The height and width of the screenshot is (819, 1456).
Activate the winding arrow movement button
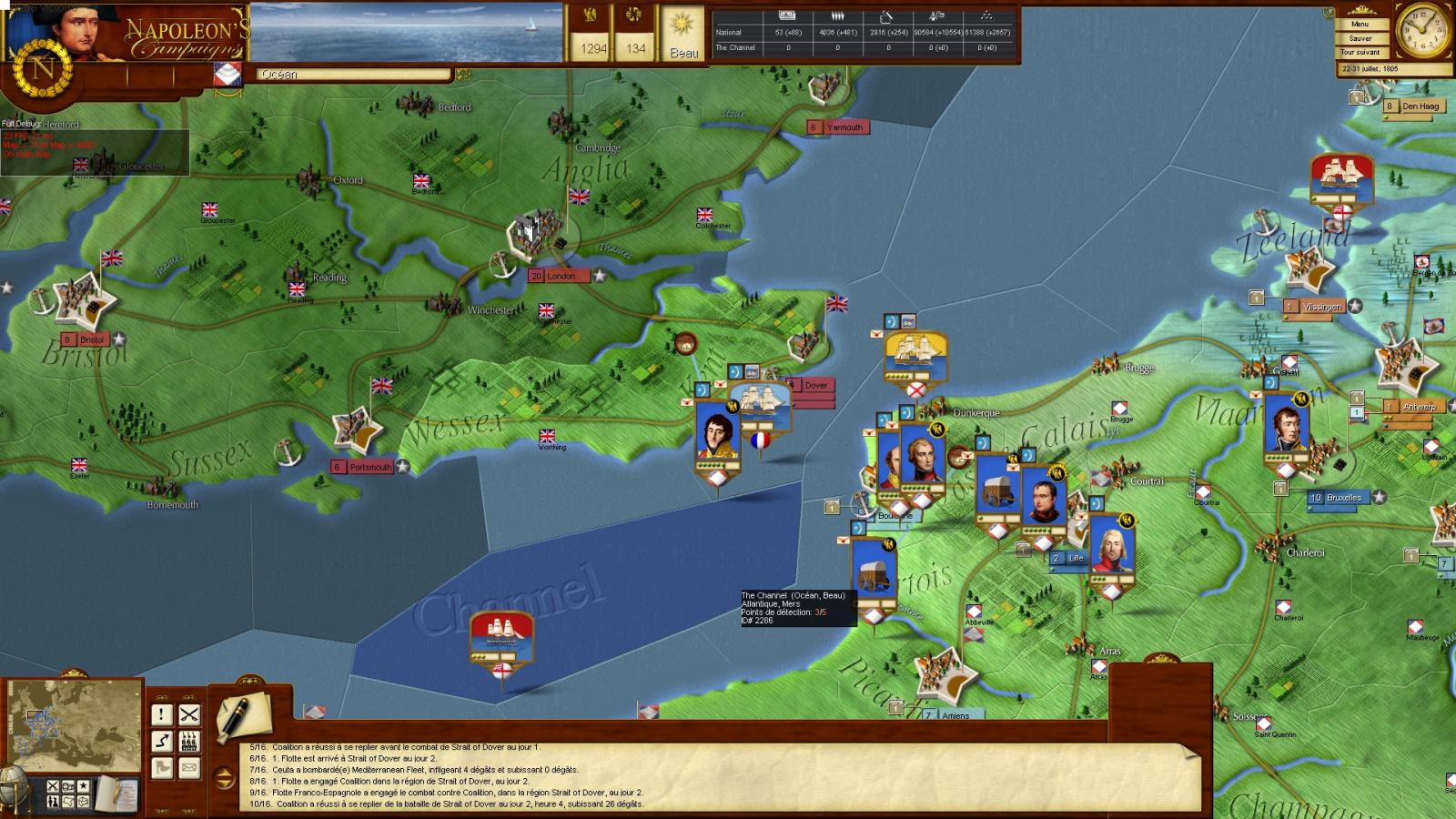161,742
